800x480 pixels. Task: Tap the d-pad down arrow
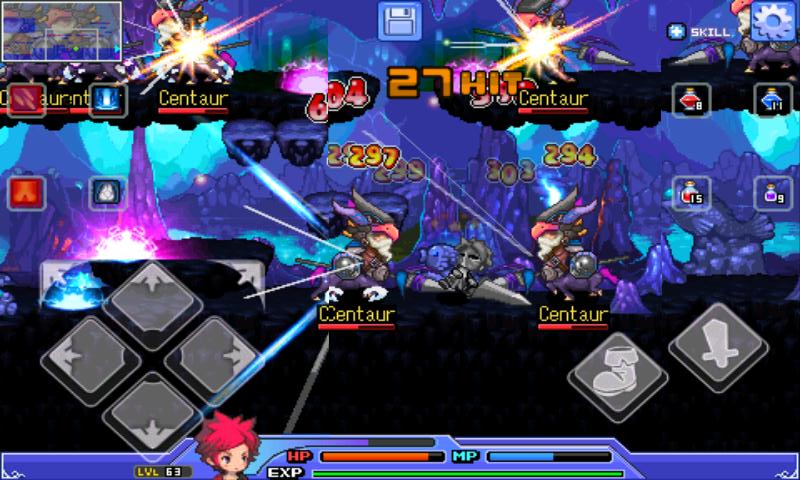point(152,414)
